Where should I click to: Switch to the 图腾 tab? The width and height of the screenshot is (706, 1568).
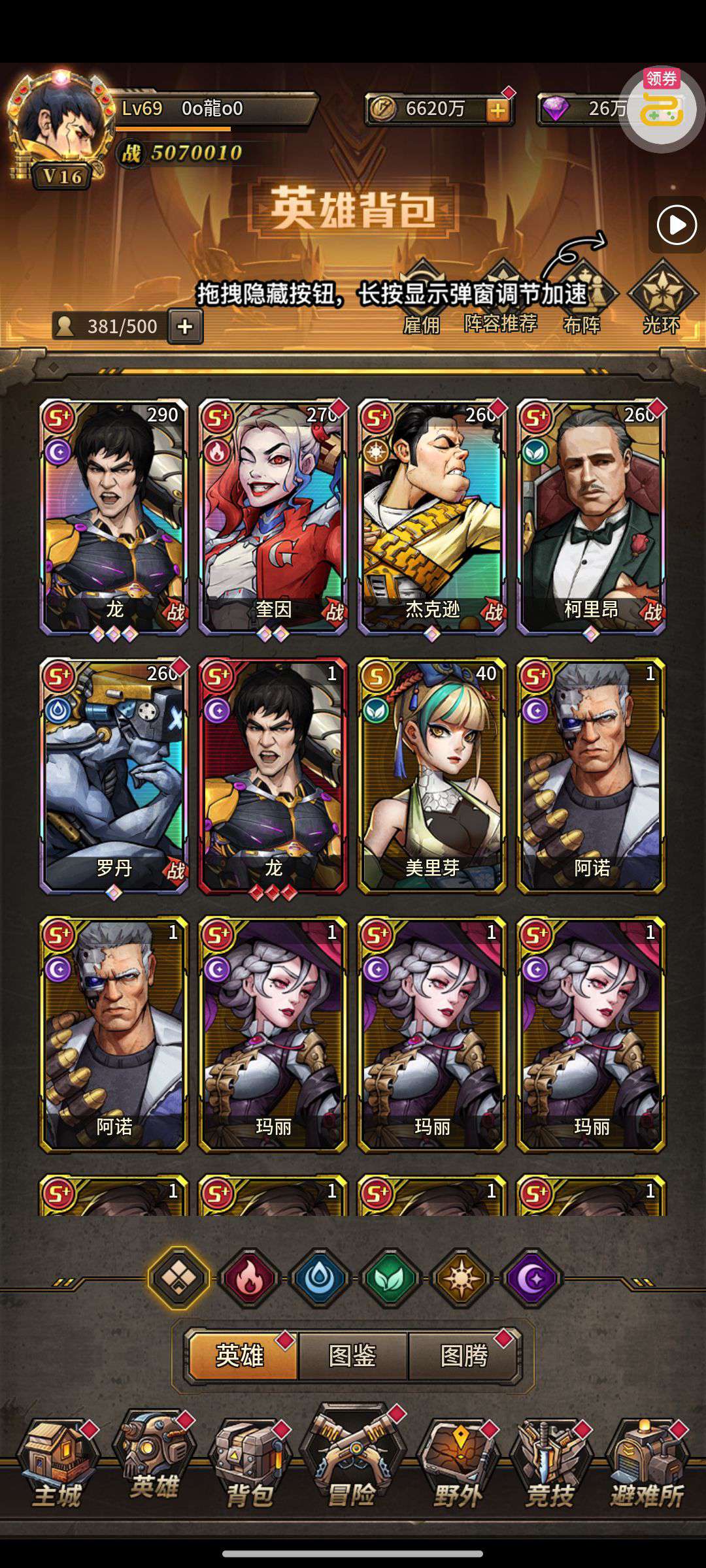464,1356
